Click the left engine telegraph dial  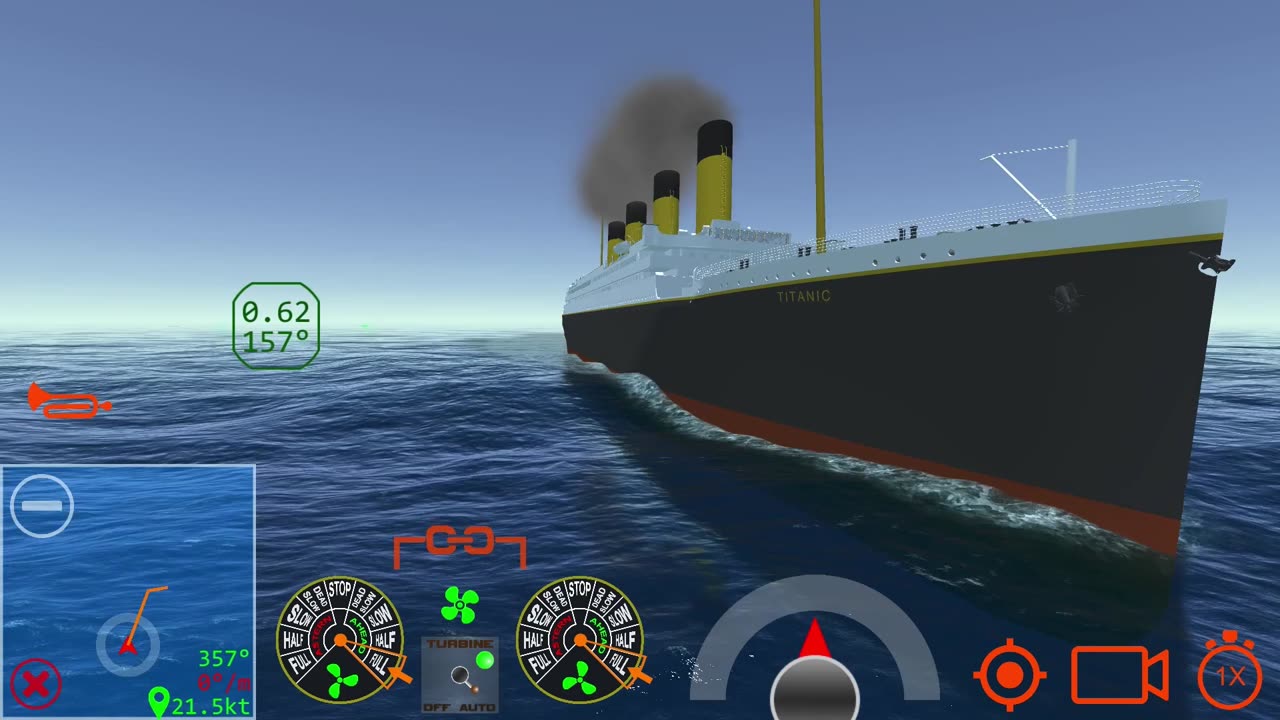click(x=340, y=640)
